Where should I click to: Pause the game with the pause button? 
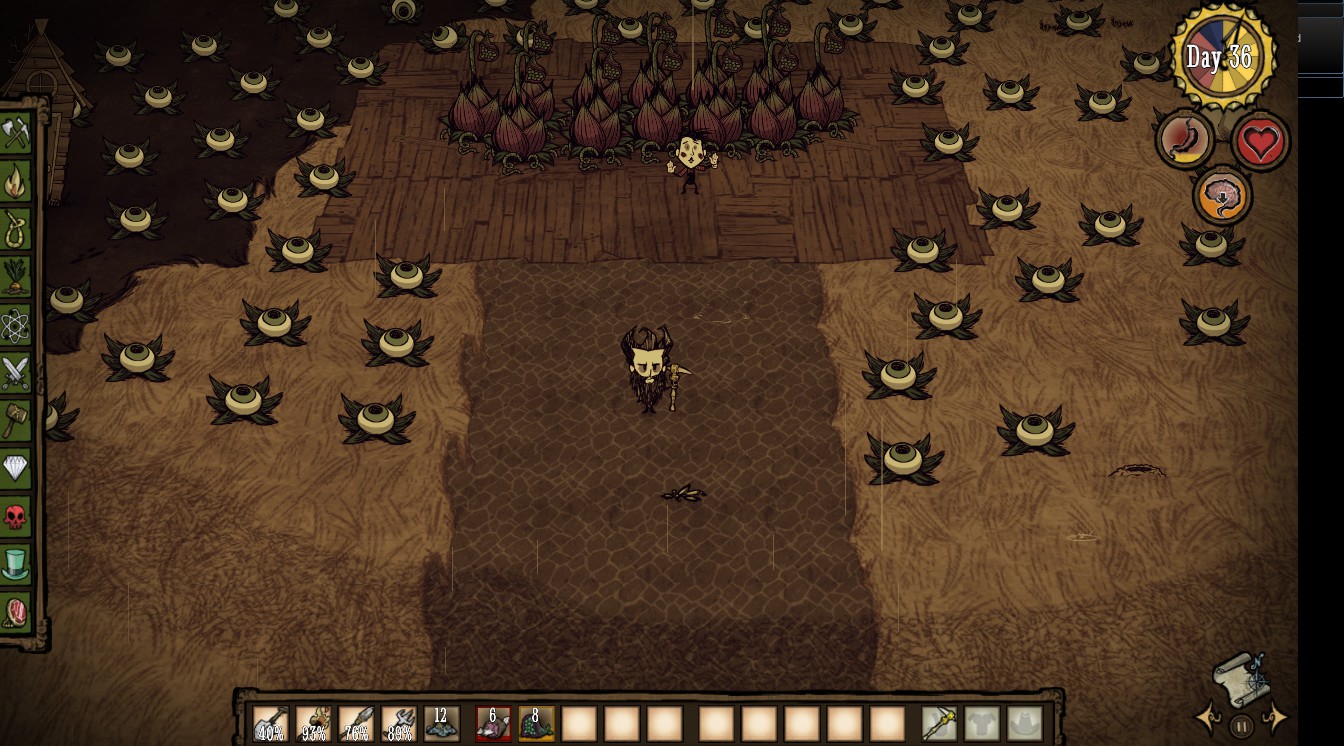1241,726
